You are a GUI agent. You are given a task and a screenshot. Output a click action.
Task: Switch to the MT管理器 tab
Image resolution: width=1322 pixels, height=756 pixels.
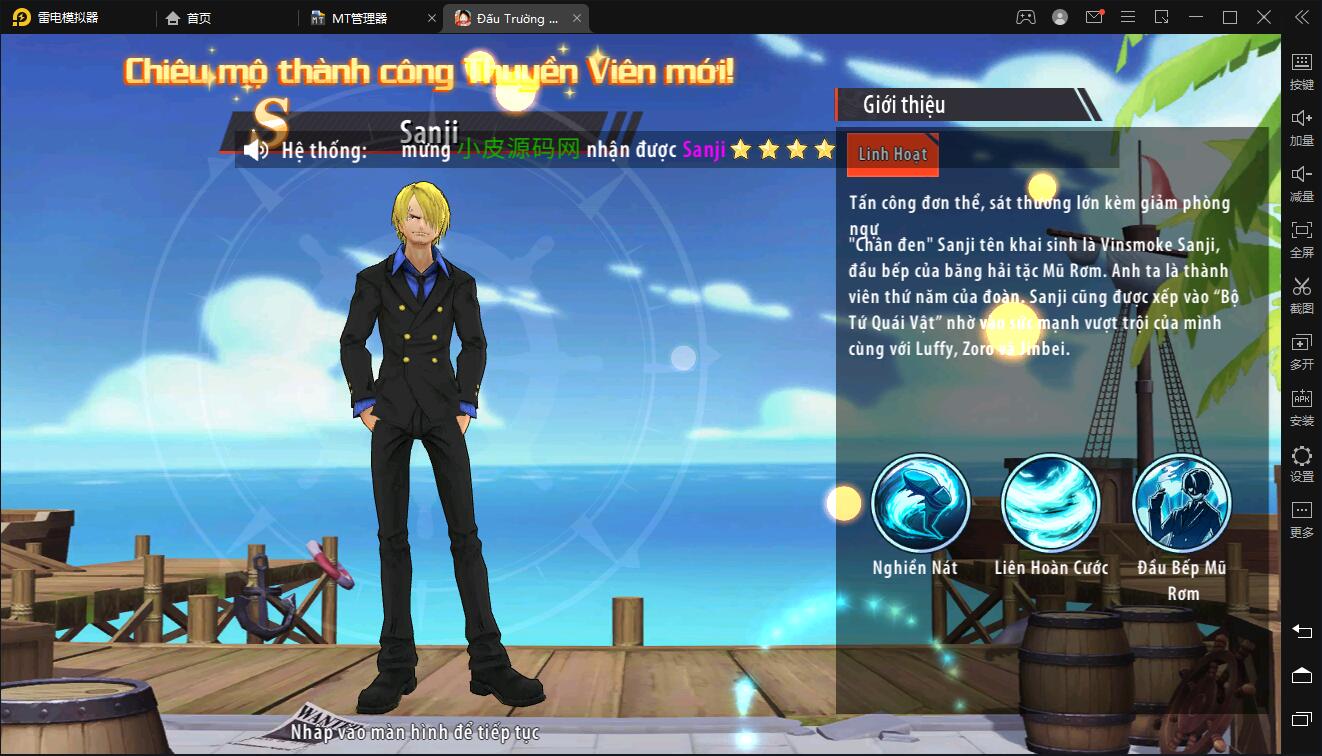[360, 17]
